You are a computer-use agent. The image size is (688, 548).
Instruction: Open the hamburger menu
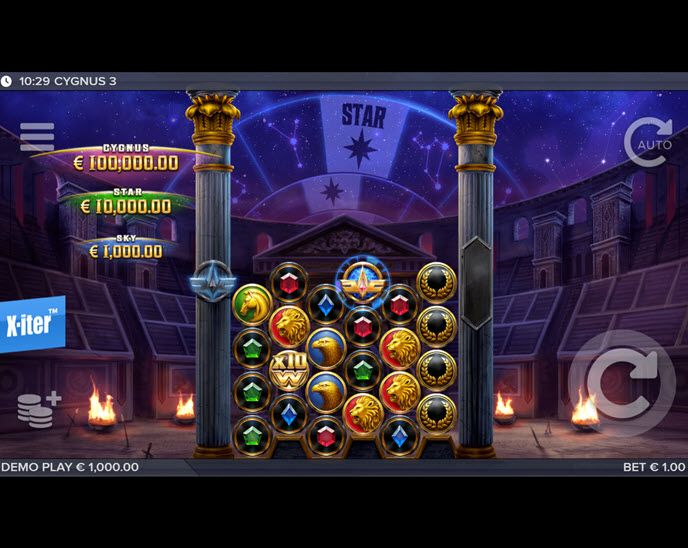37,137
